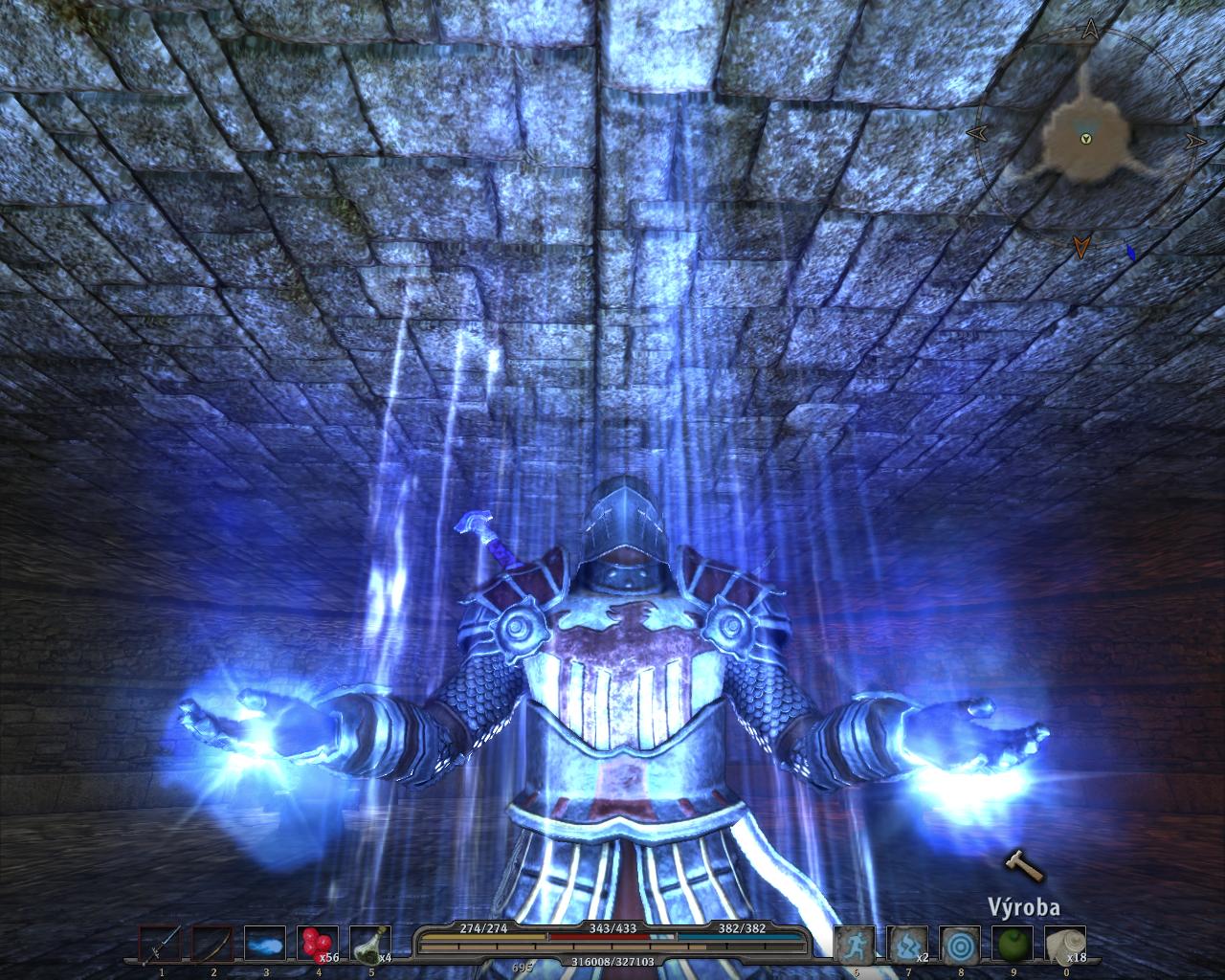Click the gold amount displaying 69
The width and height of the screenshot is (1225, 980).
coord(523,965)
